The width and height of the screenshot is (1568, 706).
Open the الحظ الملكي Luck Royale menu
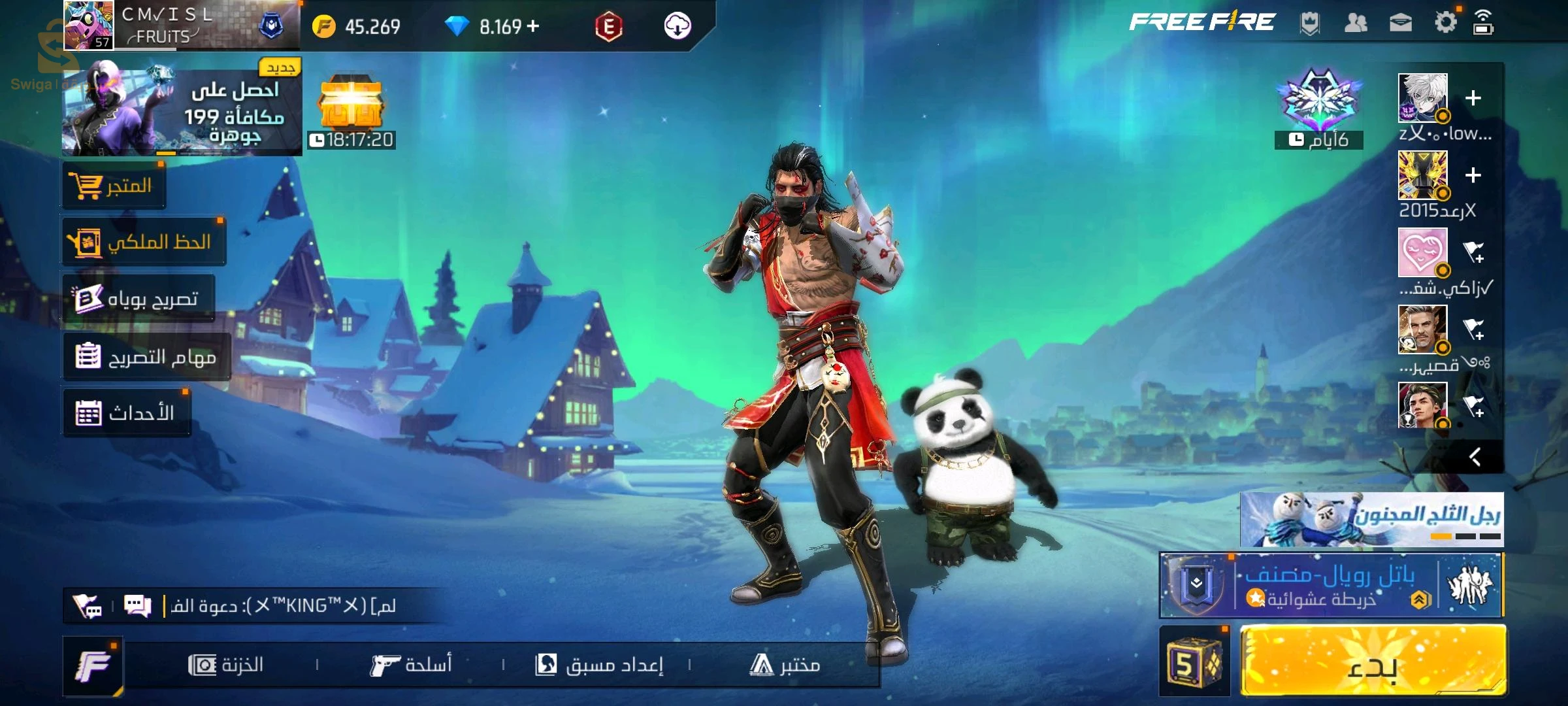(x=144, y=243)
